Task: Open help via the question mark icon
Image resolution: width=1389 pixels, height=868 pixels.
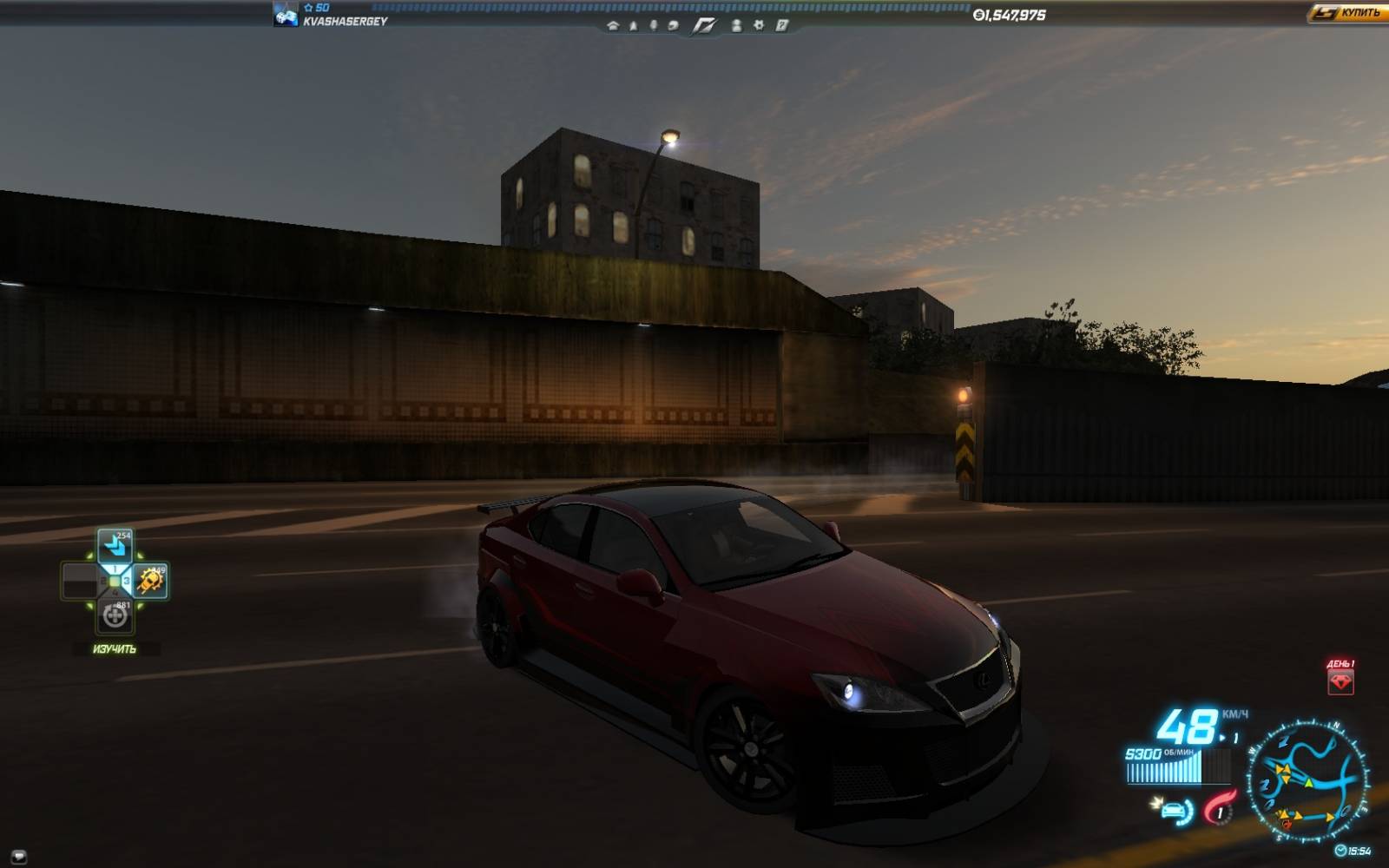Action: click(781, 26)
